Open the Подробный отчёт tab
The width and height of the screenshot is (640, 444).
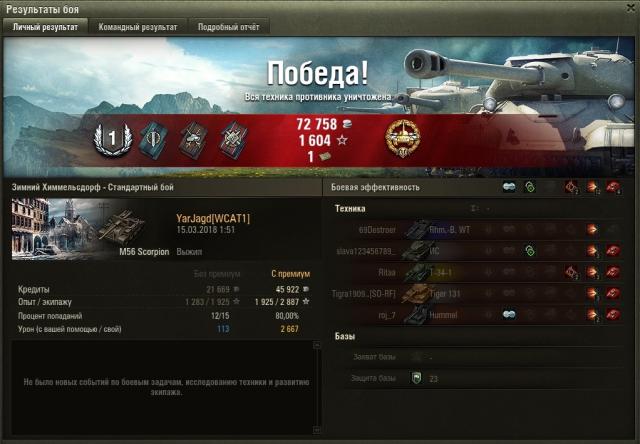[228, 28]
